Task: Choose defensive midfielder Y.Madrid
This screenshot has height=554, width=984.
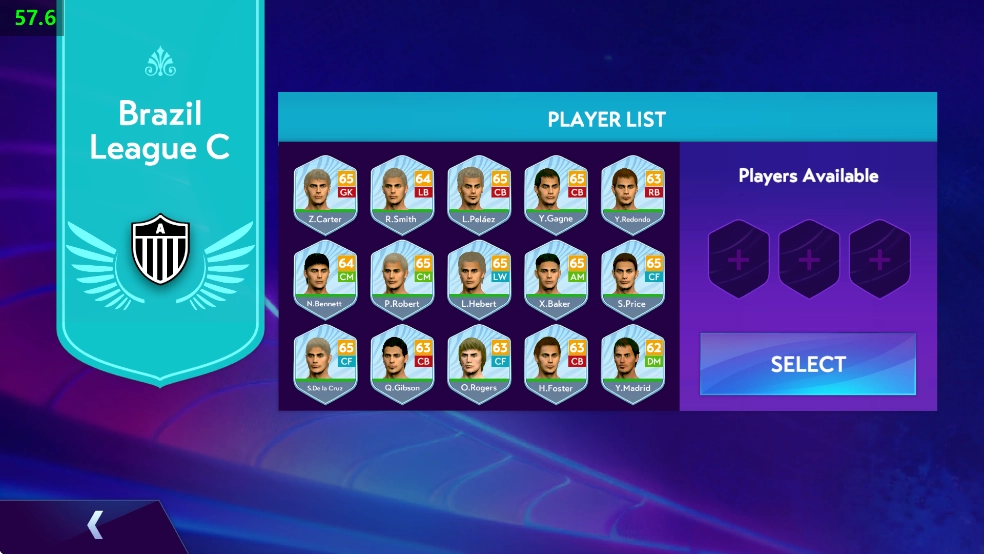Action: click(633, 364)
